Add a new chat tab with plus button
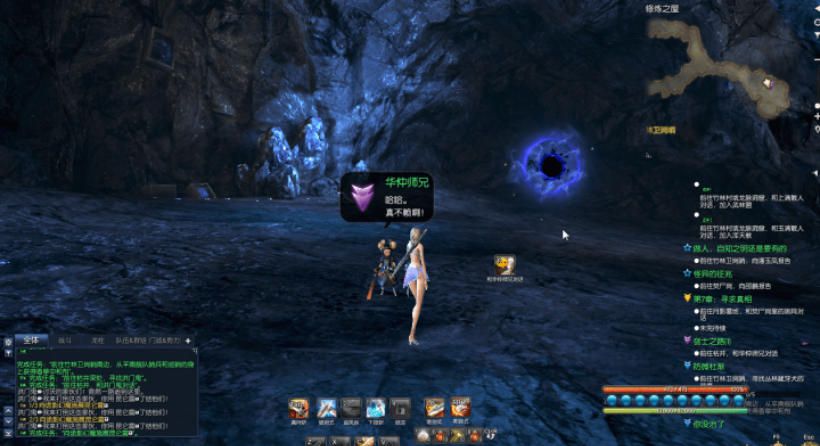Screen dimensions: 820x446 pos(188,341)
